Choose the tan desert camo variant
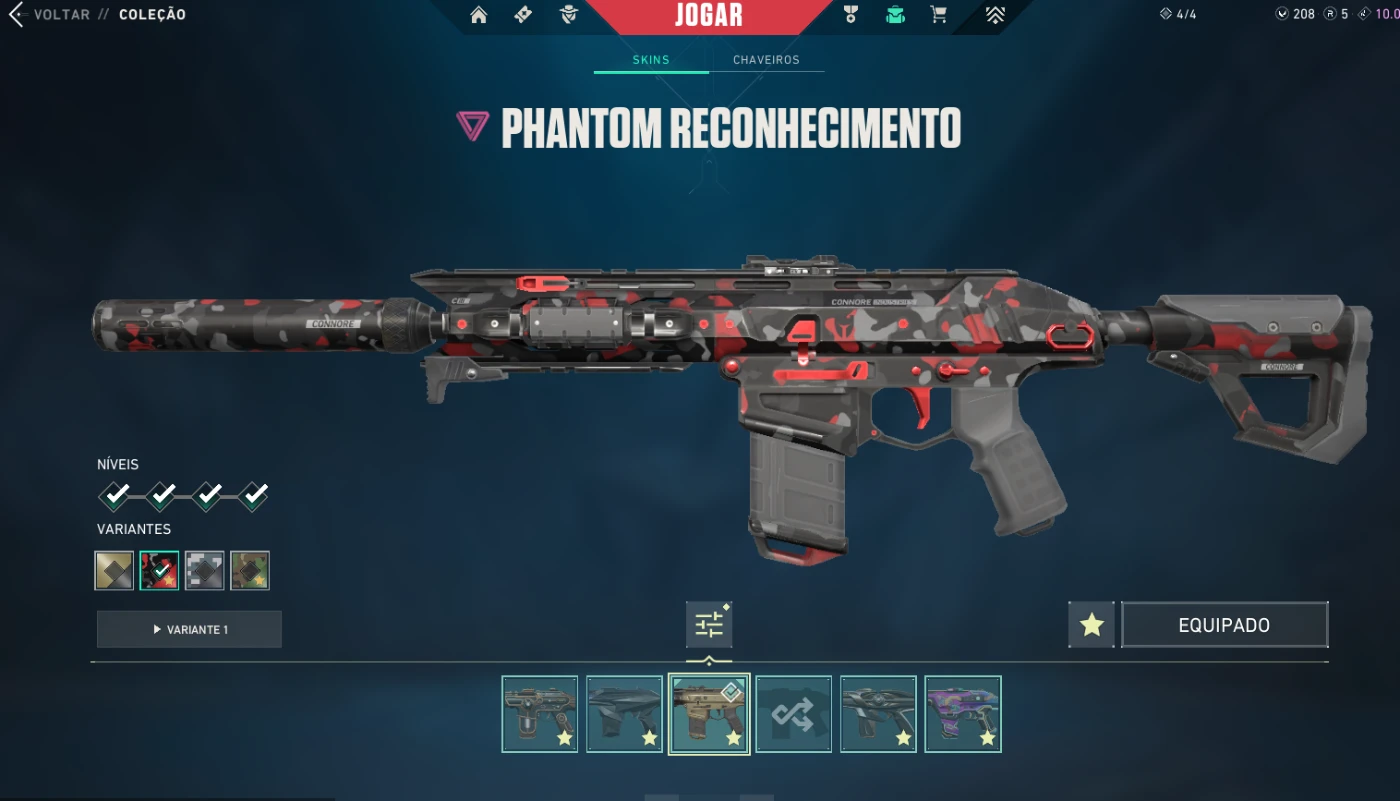Viewport: 1400px width, 801px height. (x=114, y=570)
